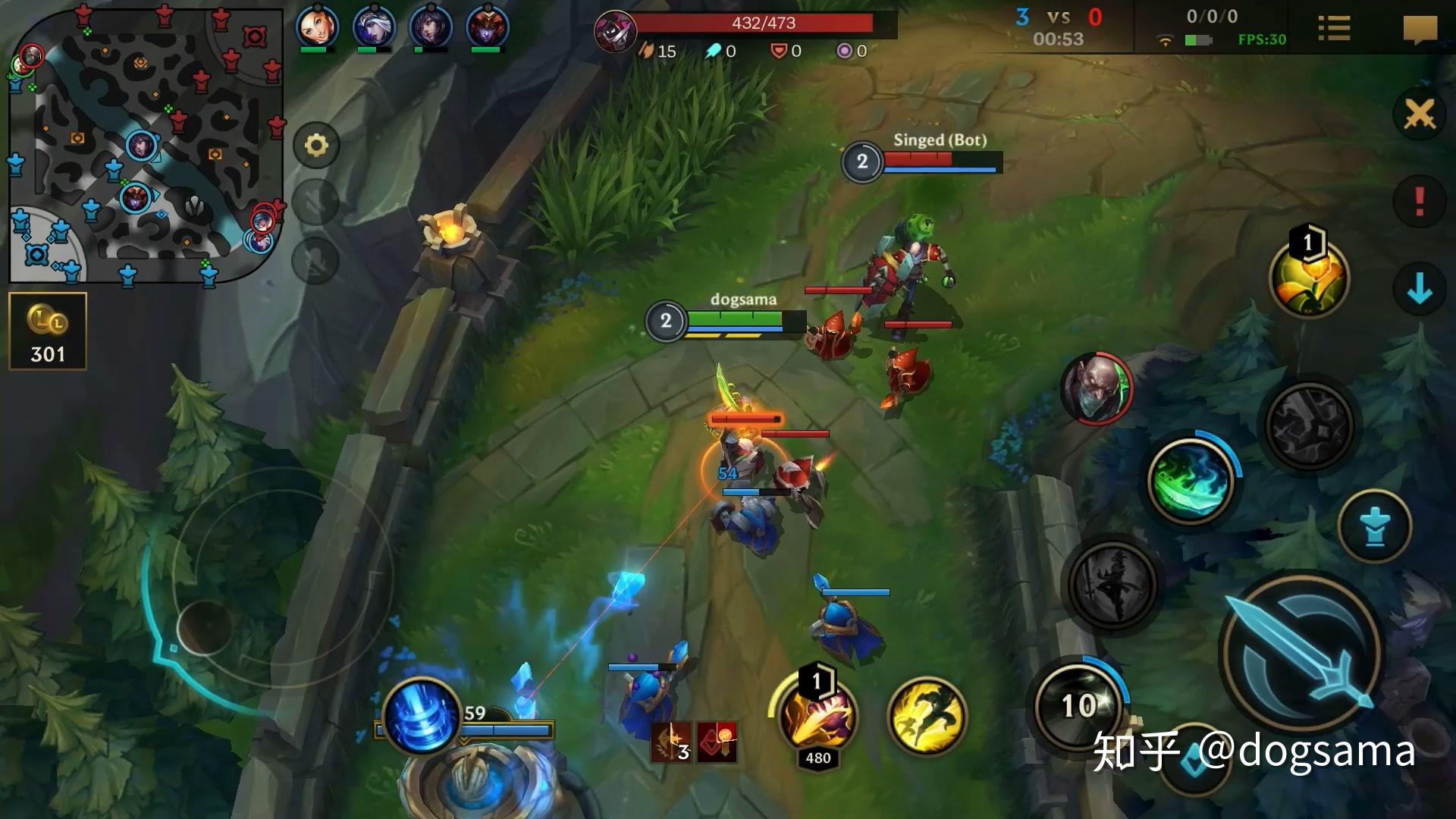Open the scoreboard list icon
The height and width of the screenshot is (819, 1456).
pos(1334,29)
